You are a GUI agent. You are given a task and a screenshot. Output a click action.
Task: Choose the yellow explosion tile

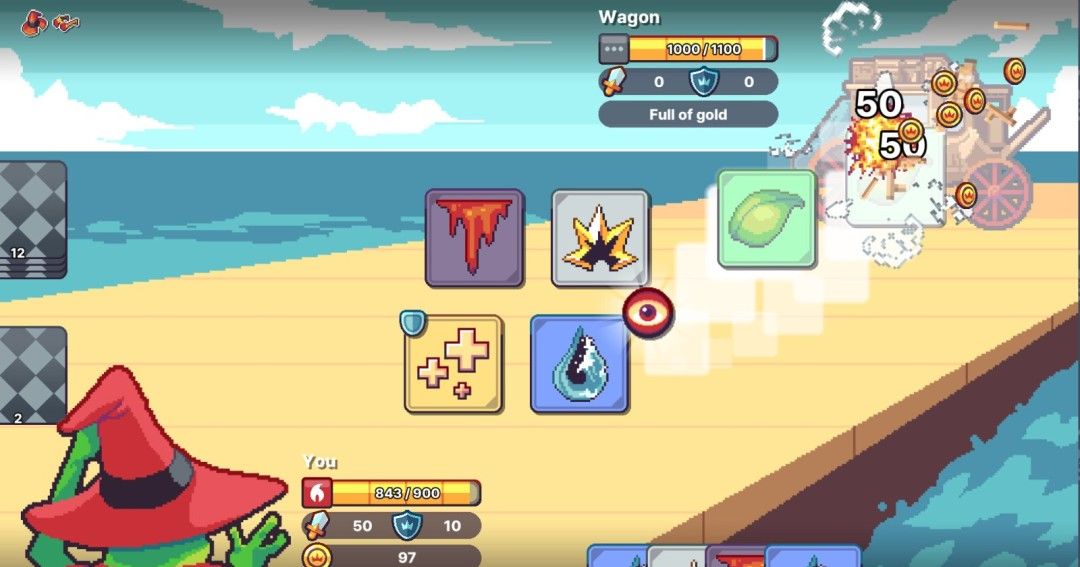point(600,238)
